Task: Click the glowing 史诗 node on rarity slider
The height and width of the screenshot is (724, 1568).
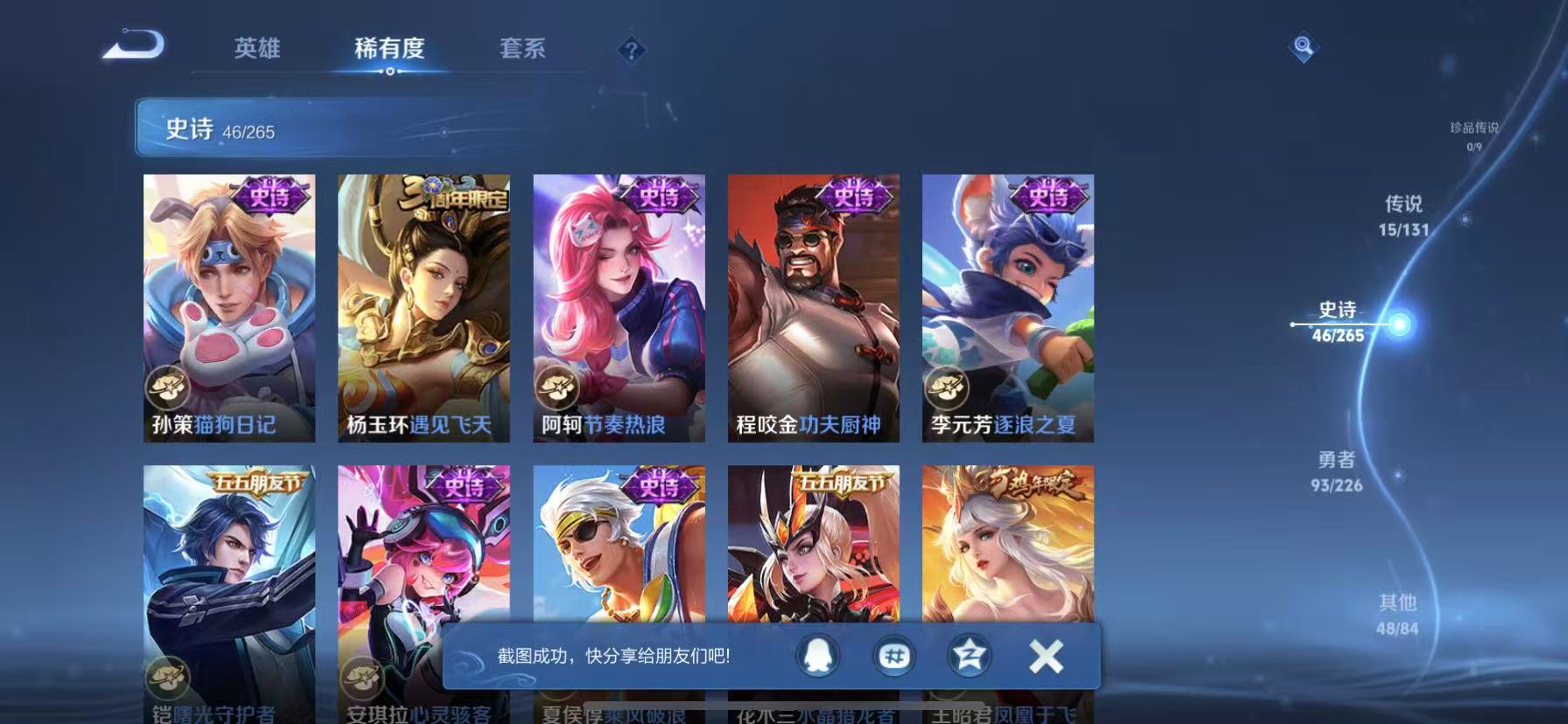Action: coord(1400,325)
